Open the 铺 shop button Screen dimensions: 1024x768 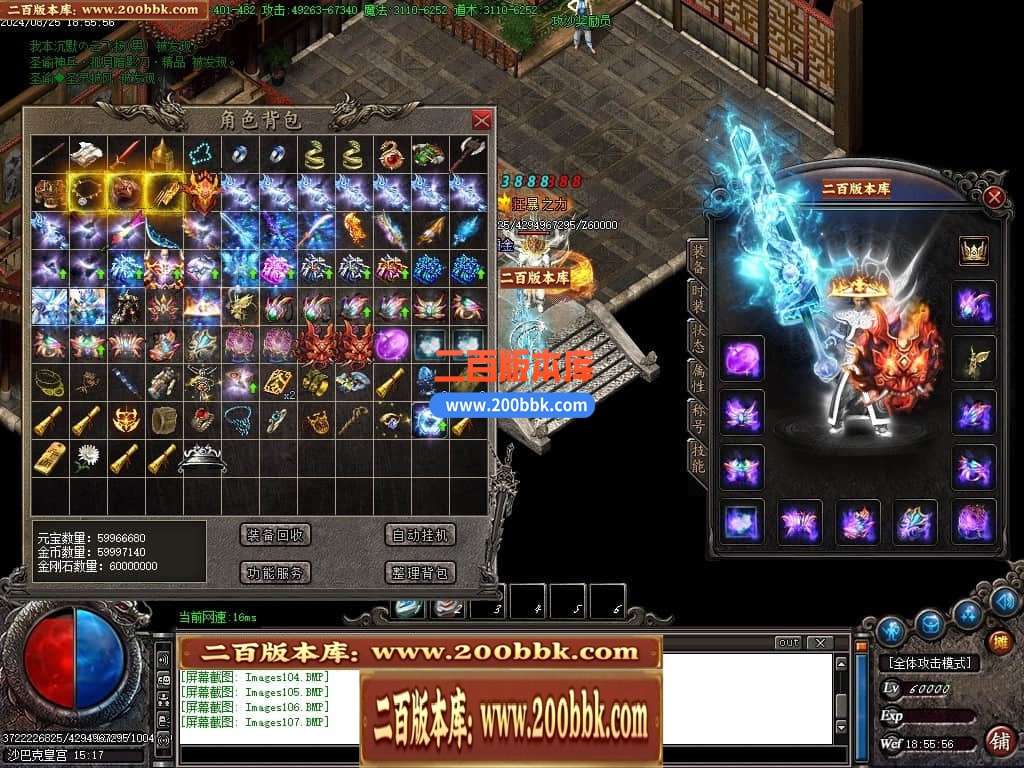pyautogui.click(x=998, y=740)
